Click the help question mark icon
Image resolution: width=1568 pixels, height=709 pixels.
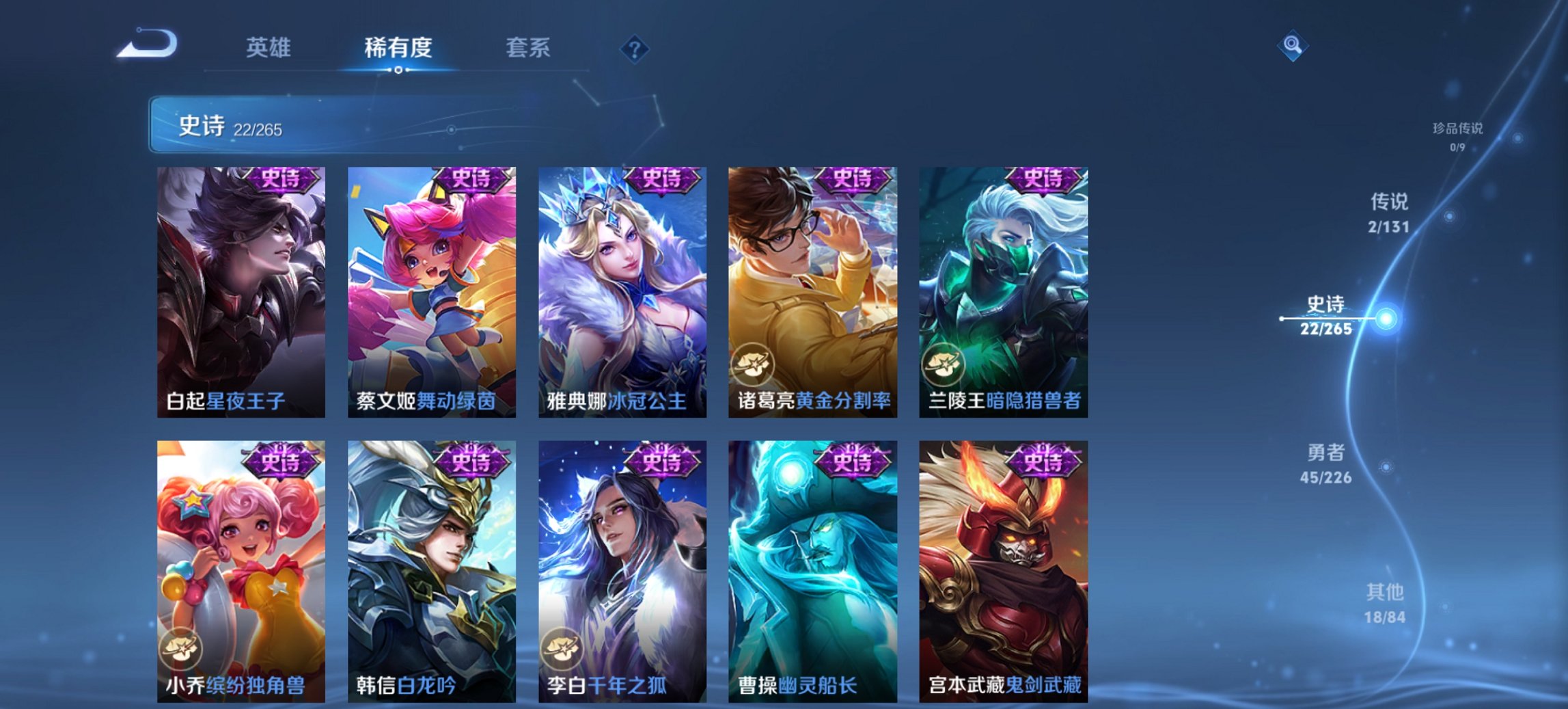[x=636, y=50]
